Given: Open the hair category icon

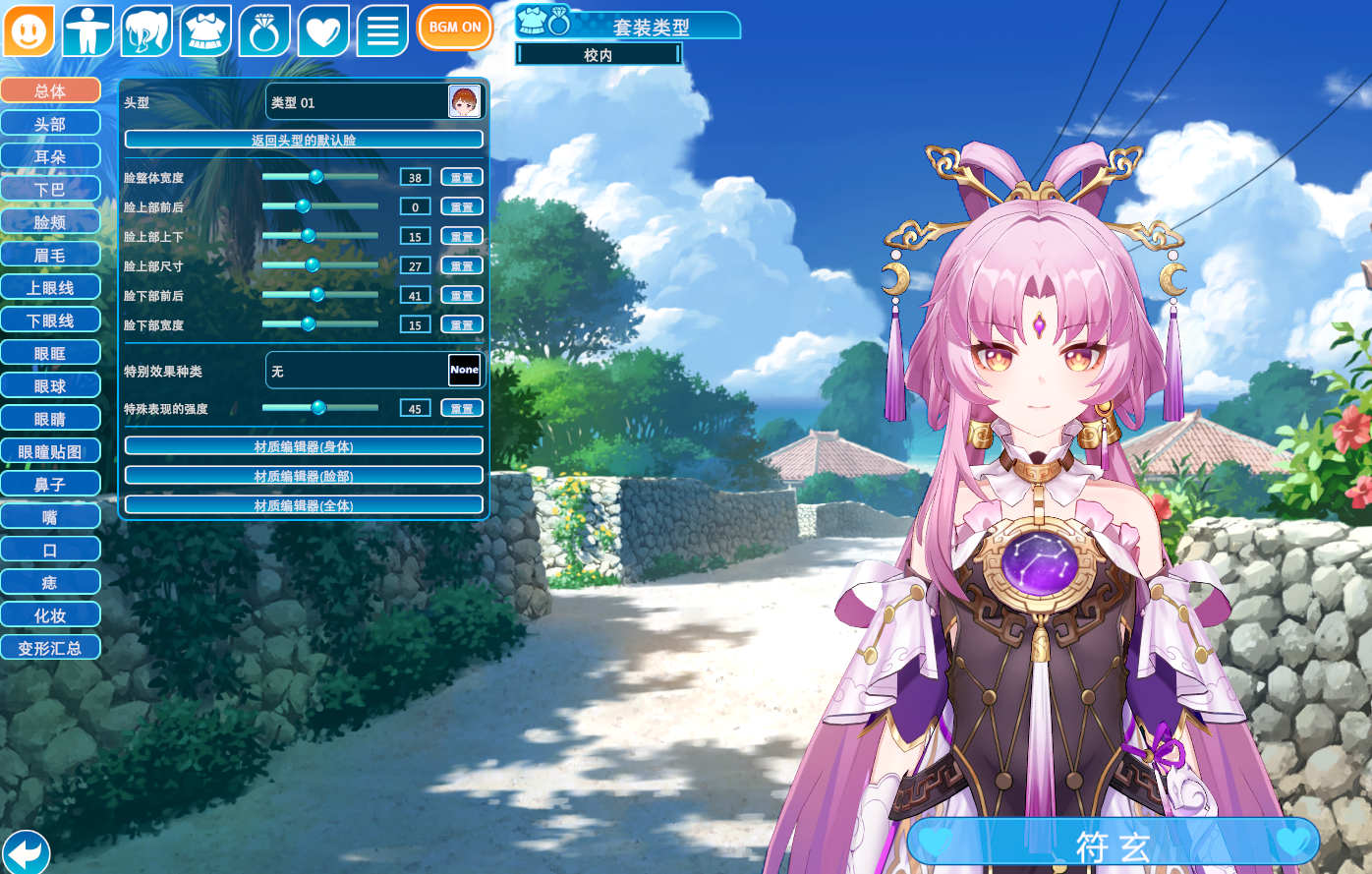Looking at the screenshot, I should 147,30.
